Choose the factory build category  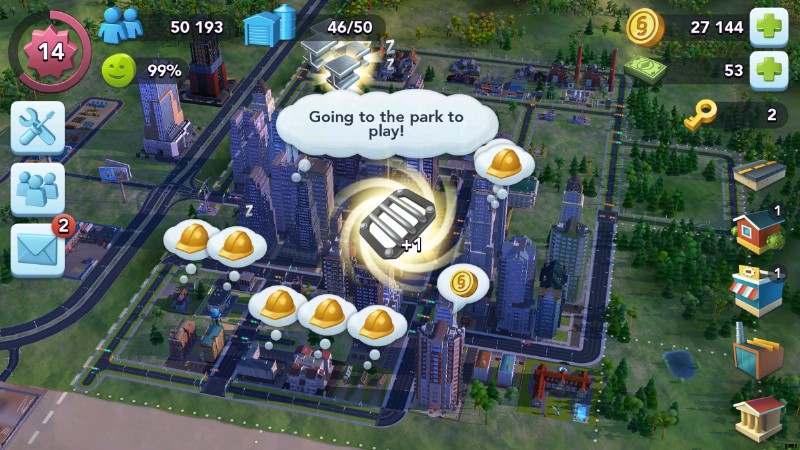[758, 354]
